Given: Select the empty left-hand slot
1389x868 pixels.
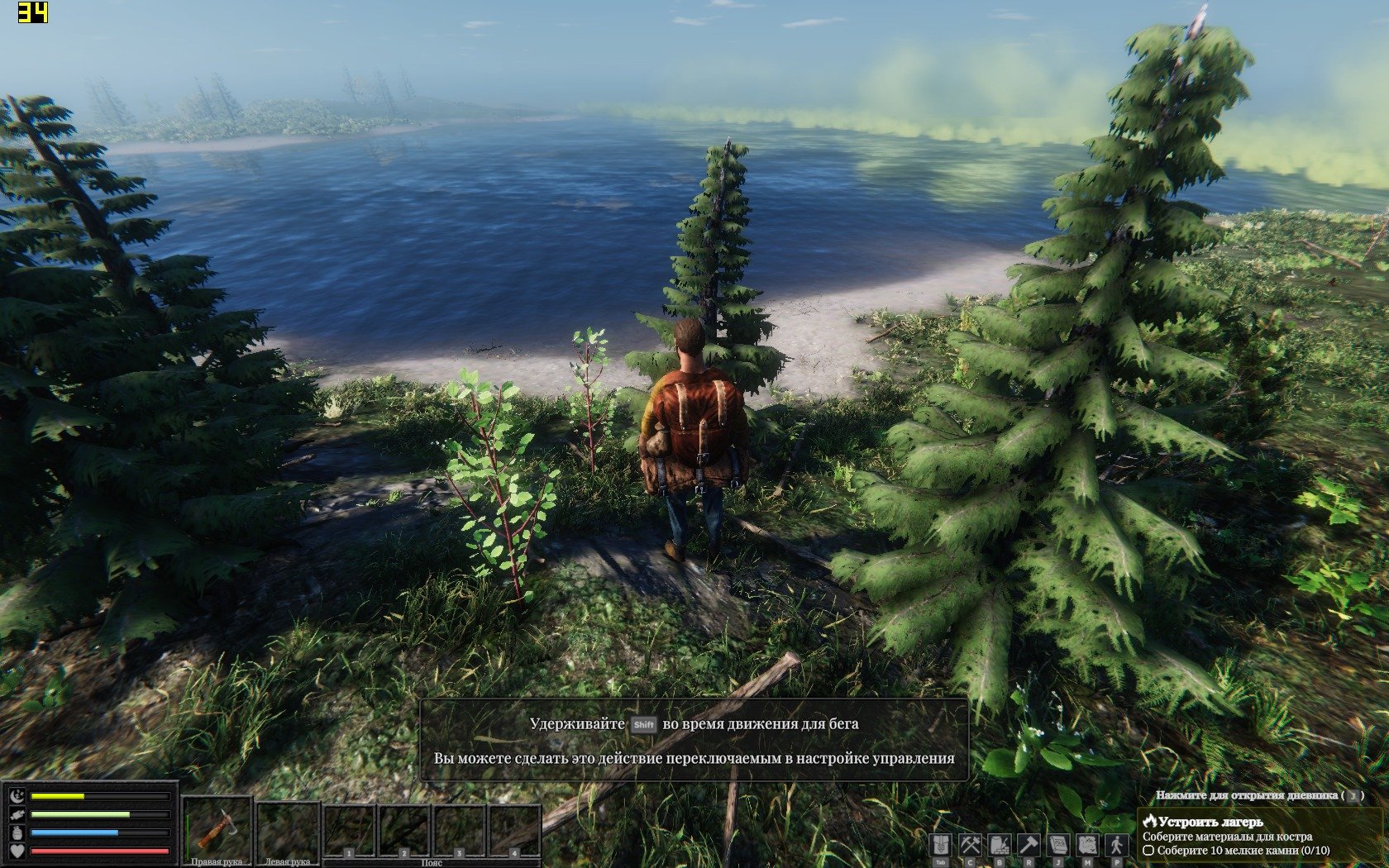Looking at the screenshot, I should point(288,827).
